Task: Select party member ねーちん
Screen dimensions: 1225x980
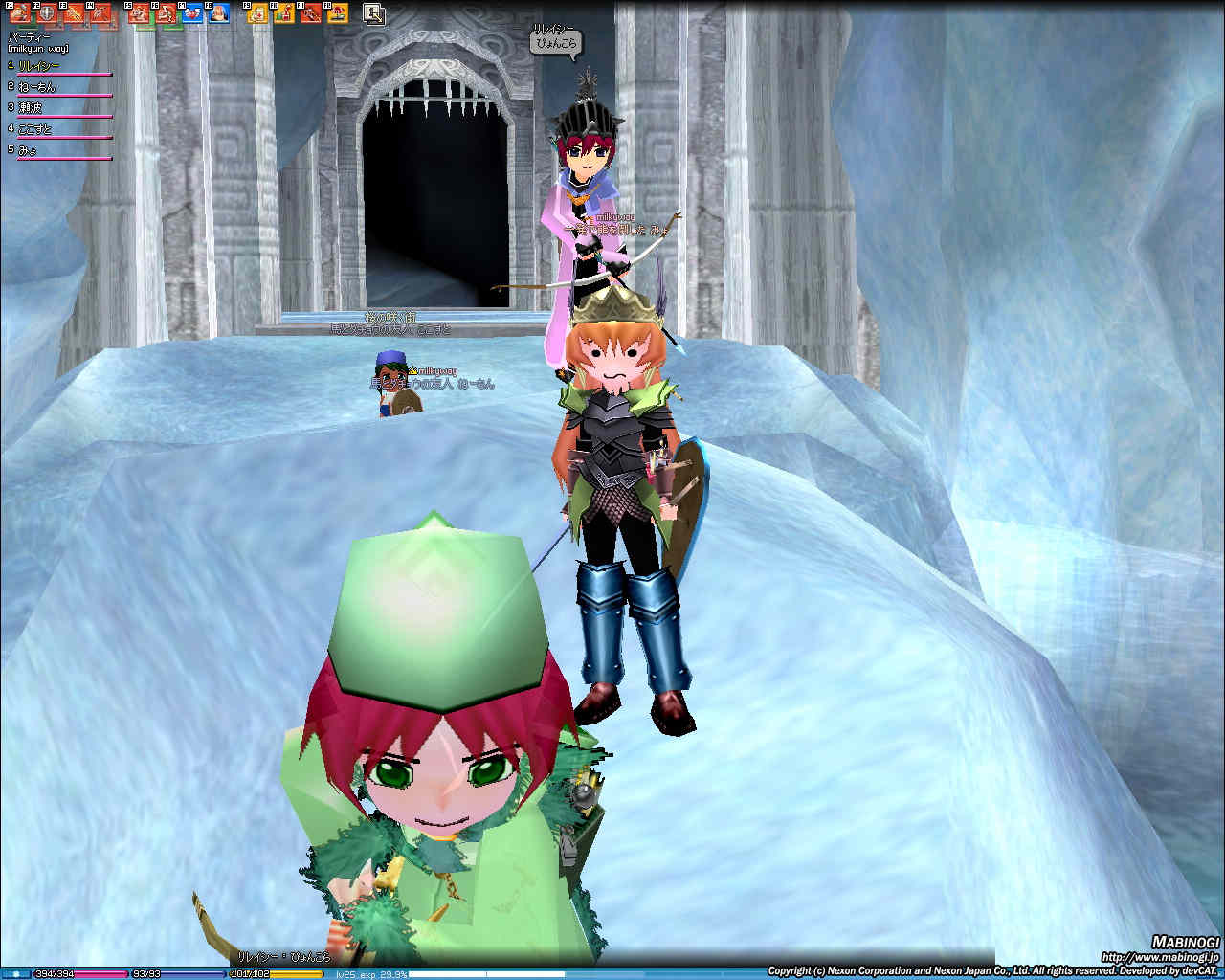Action: click(37, 87)
